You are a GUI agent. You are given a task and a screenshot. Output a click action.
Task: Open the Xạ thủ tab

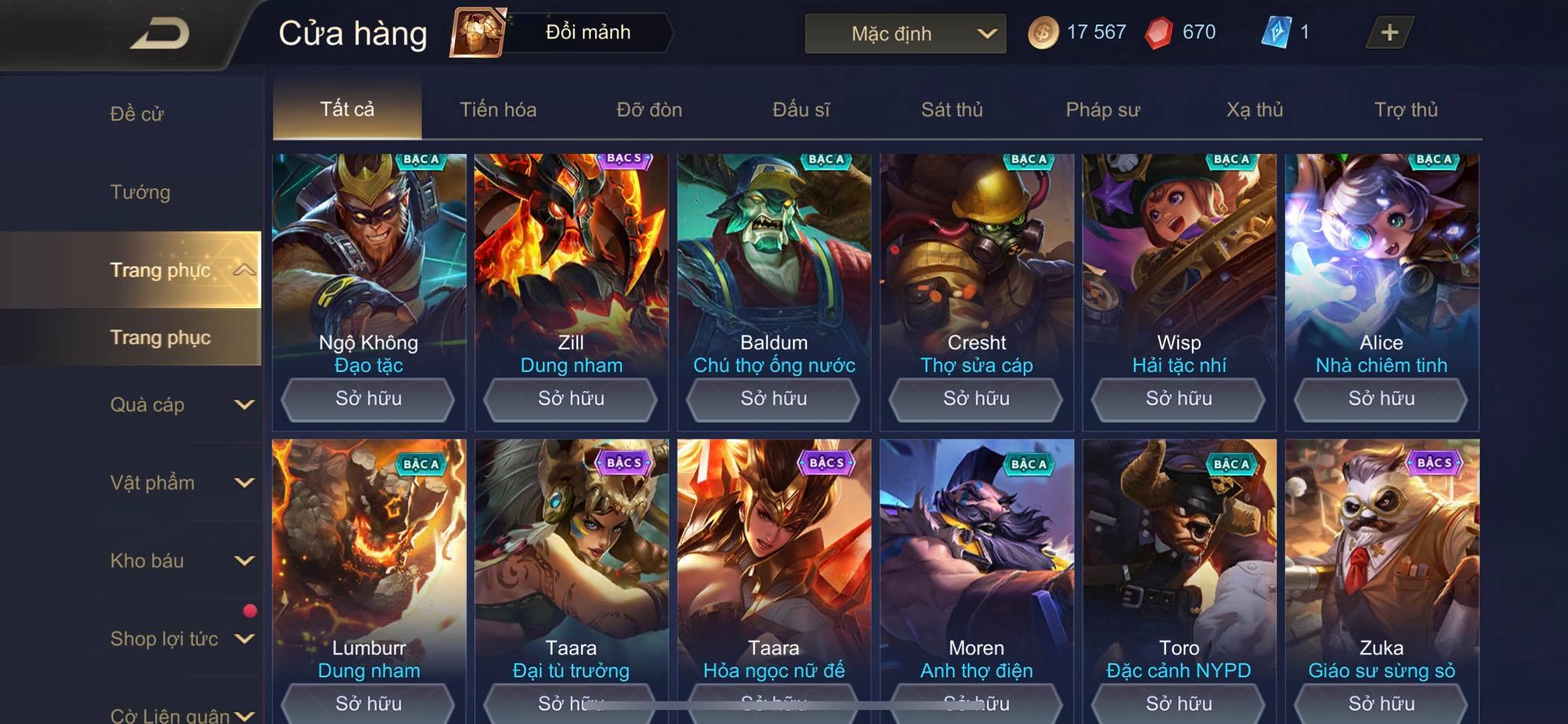1254,109
